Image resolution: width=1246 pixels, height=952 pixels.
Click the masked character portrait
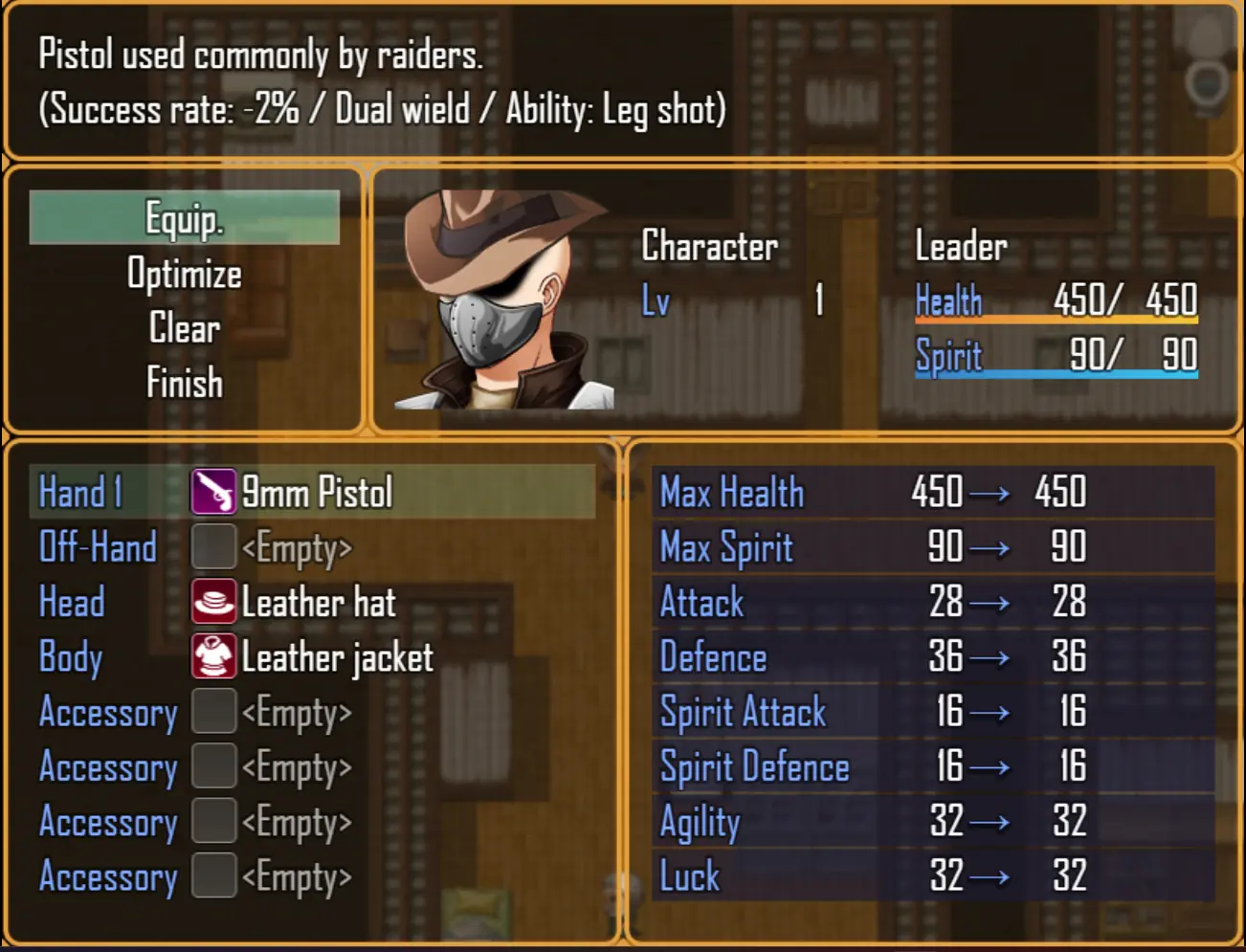[502, 300]
